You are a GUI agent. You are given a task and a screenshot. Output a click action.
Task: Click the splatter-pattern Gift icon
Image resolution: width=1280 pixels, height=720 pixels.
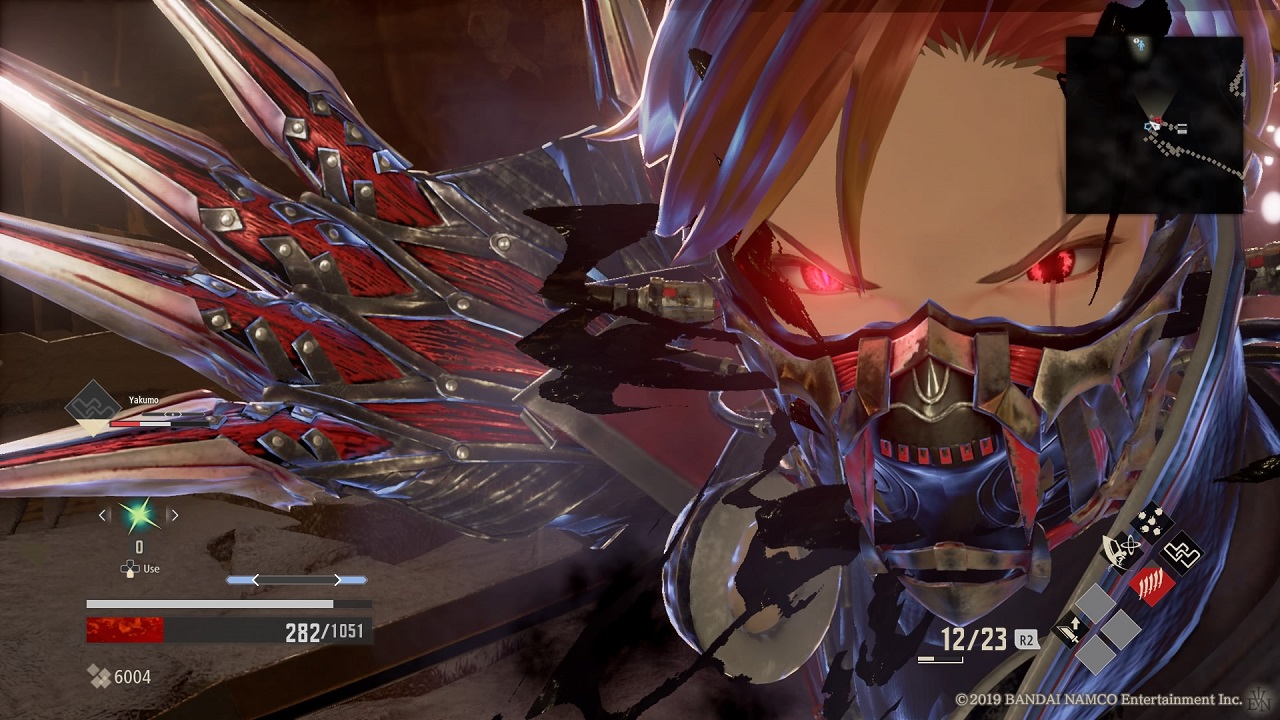1151,522
